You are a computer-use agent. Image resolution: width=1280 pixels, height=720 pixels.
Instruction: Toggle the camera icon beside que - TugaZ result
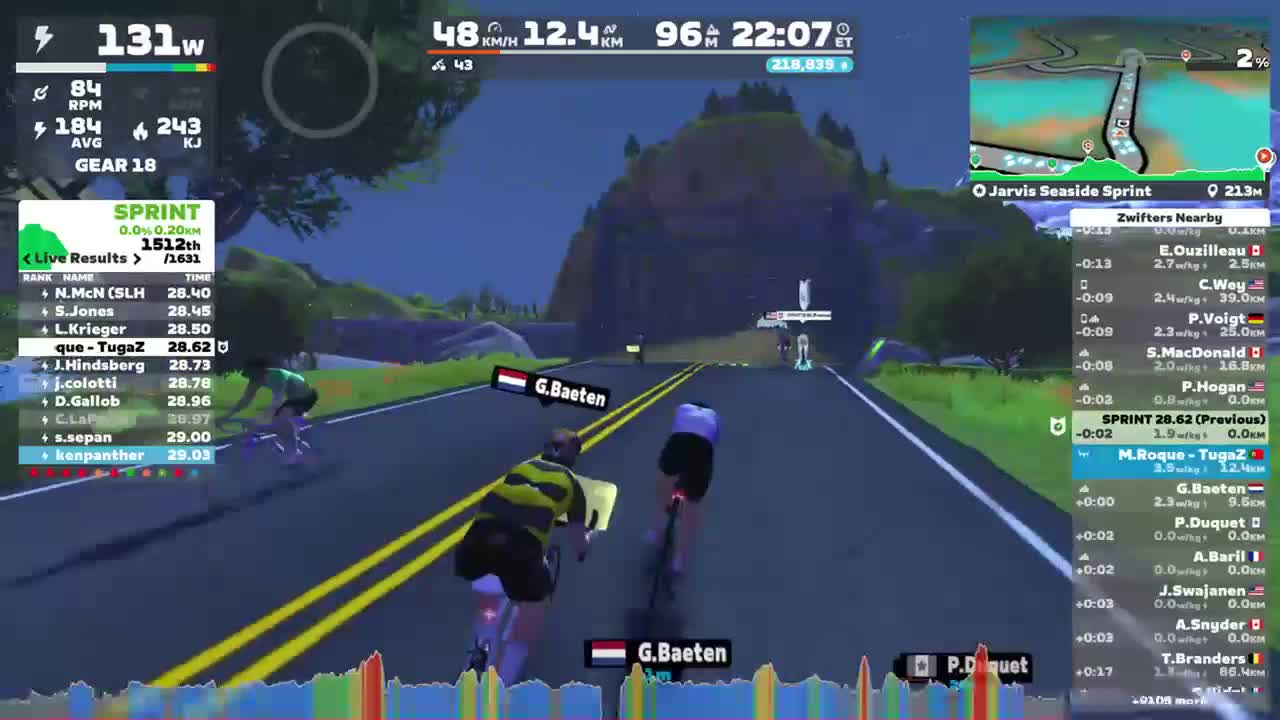[222, 347]
